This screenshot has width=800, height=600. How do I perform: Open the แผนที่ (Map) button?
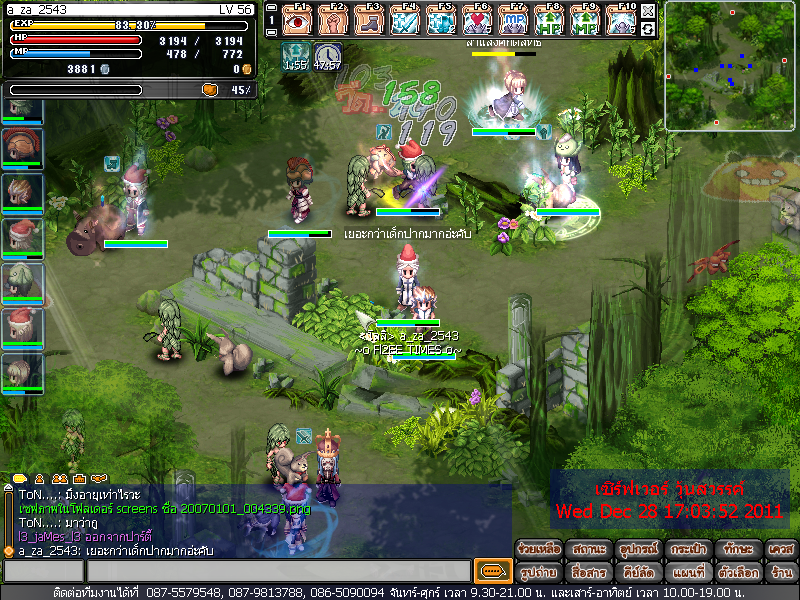[x=686, y=572]
